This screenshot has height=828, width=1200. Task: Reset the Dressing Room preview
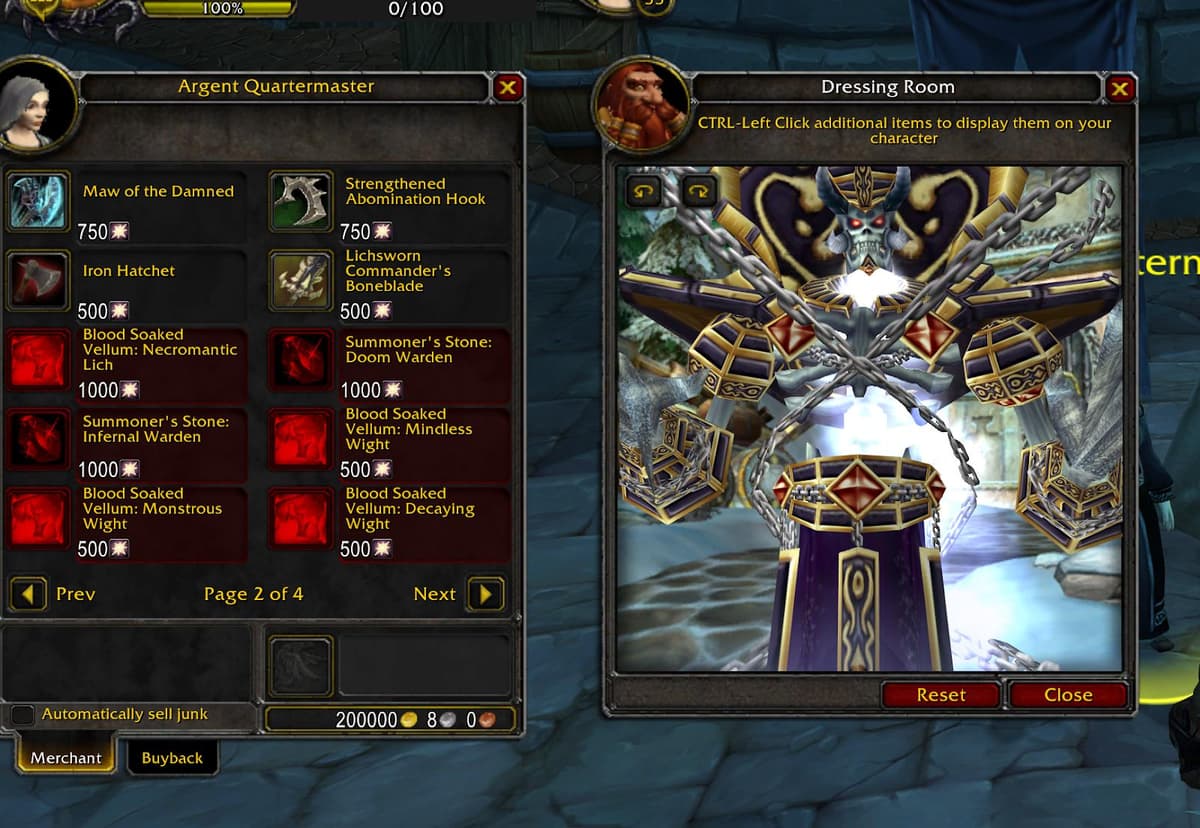(x=940, y=695)
